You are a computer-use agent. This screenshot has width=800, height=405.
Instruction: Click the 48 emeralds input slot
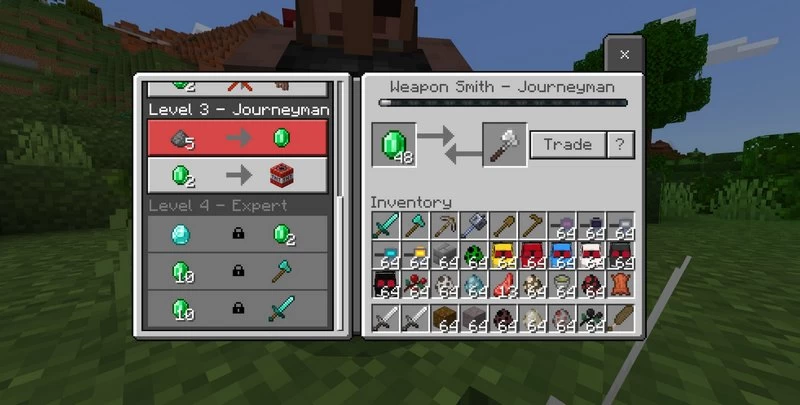[x=392, y=145]
